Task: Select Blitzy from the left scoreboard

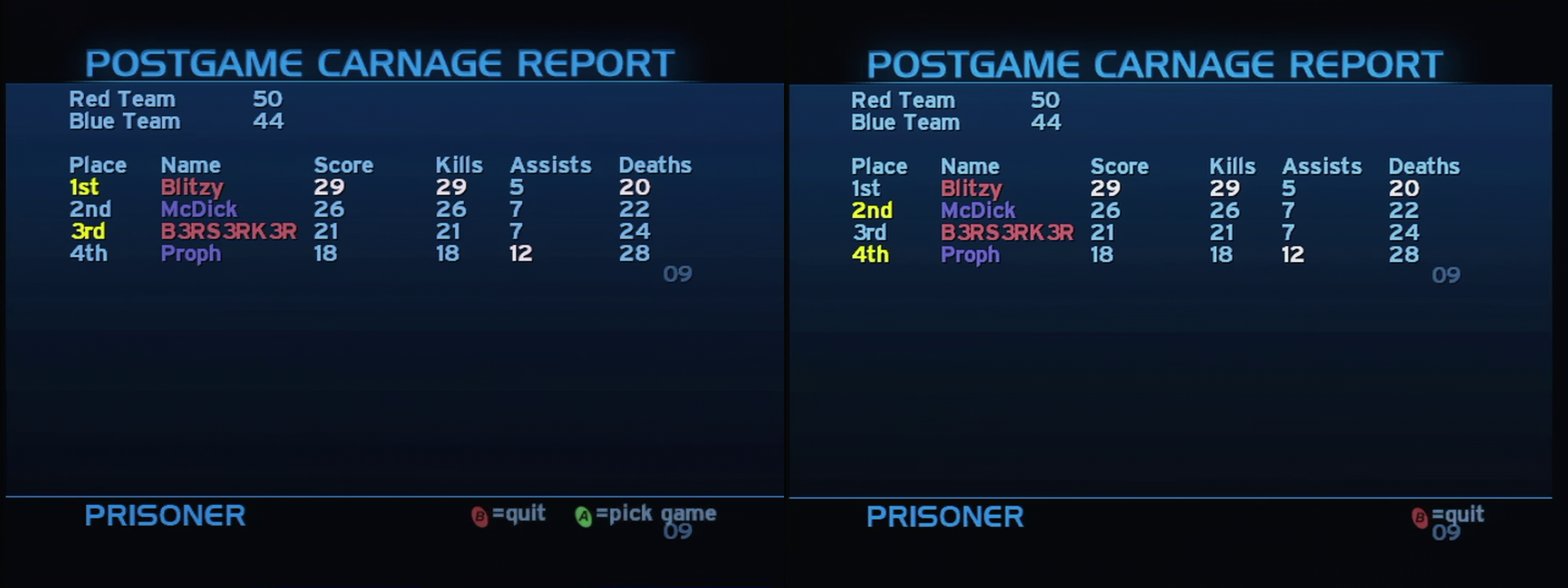Action: [x=192, y=187]
